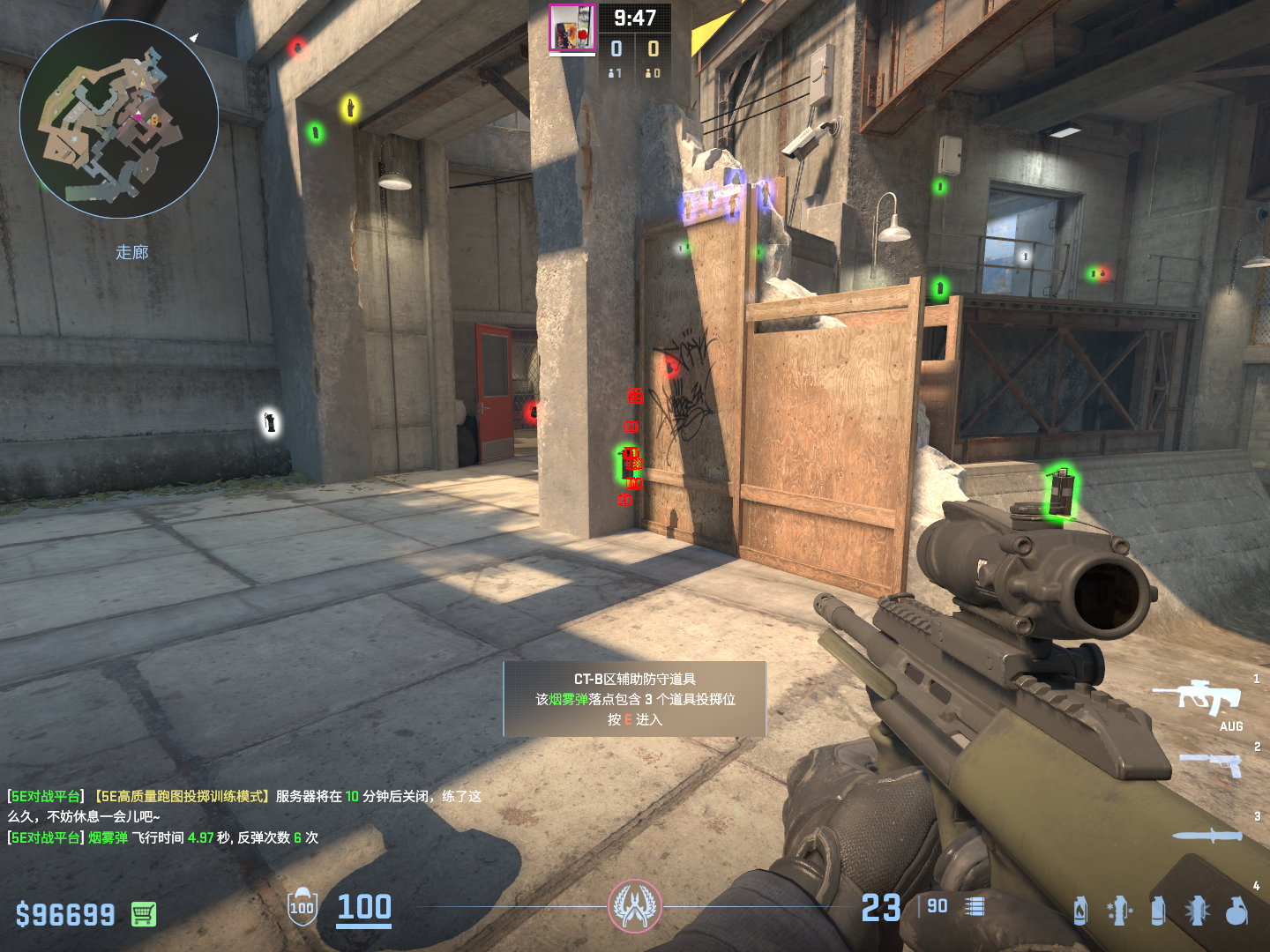Click the player avatar beside the round timer
The image size is (1270, 952).
571,28
